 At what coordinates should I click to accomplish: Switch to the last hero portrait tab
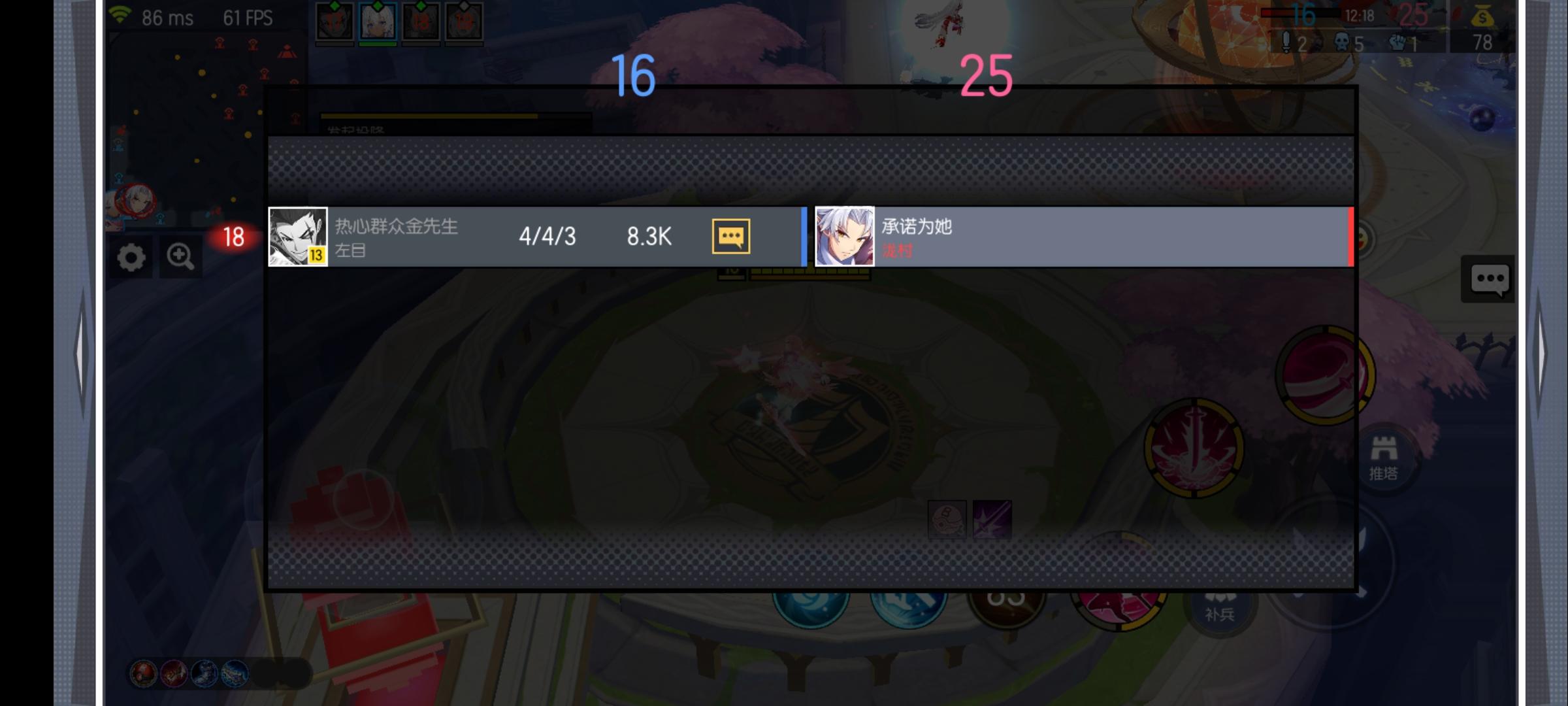(465, 18)
